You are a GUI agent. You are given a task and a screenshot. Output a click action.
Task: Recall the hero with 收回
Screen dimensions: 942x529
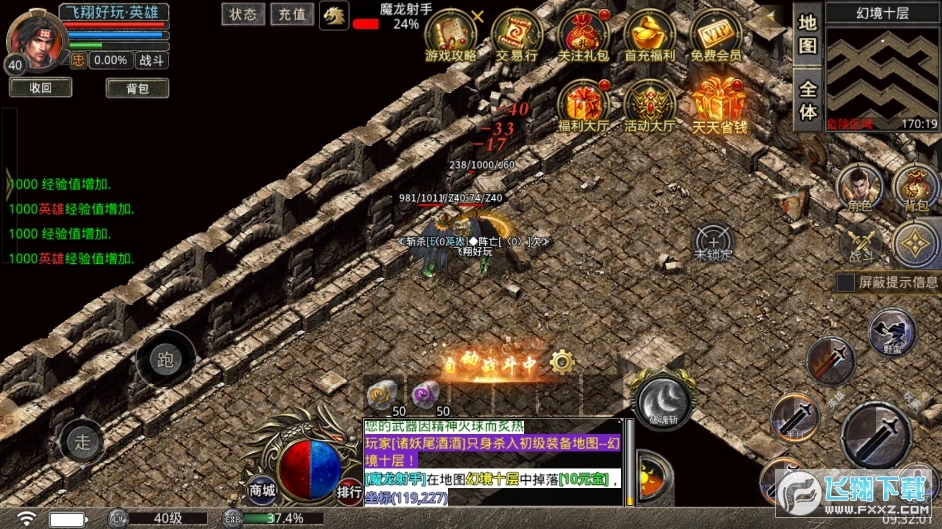(x=40, y=88)
